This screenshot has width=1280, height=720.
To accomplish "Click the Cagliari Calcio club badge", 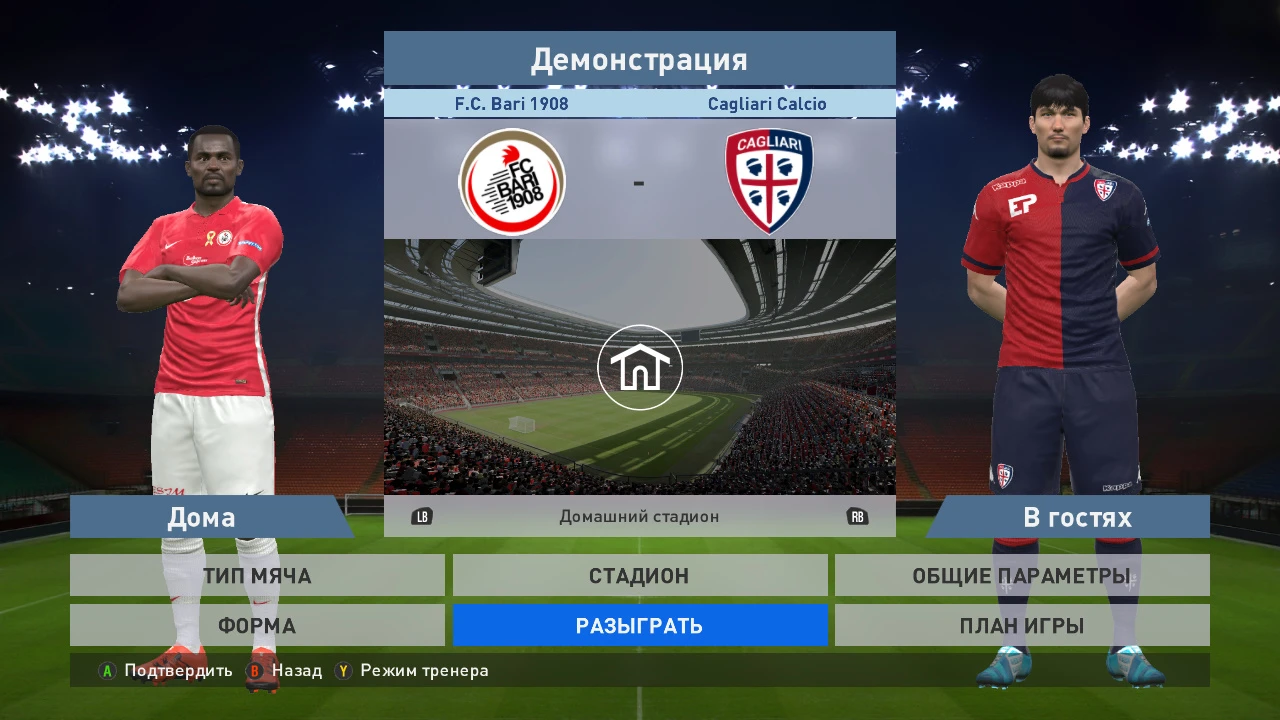I will 768,181.
